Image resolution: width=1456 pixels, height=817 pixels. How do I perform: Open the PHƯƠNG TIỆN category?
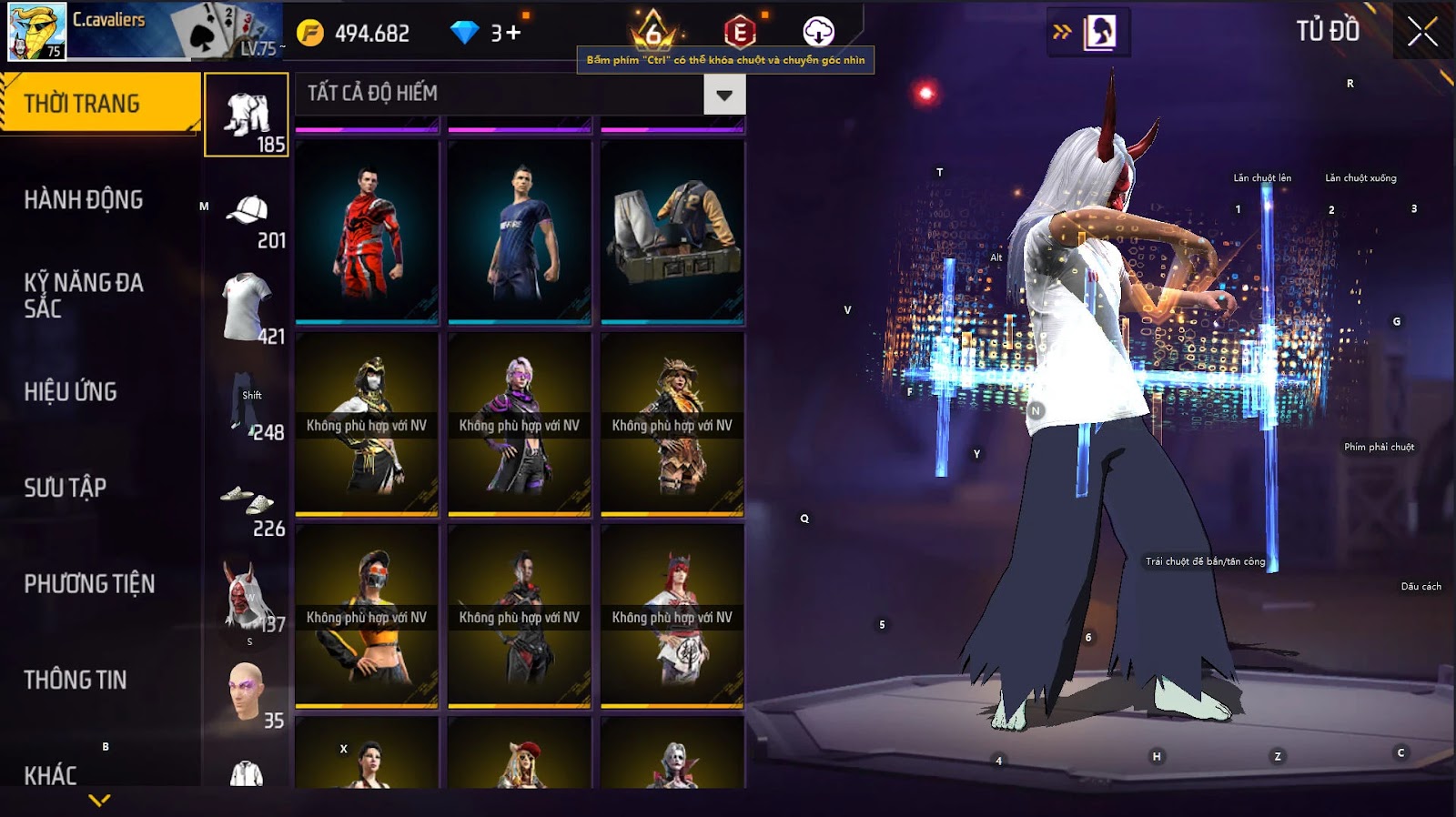89,584
